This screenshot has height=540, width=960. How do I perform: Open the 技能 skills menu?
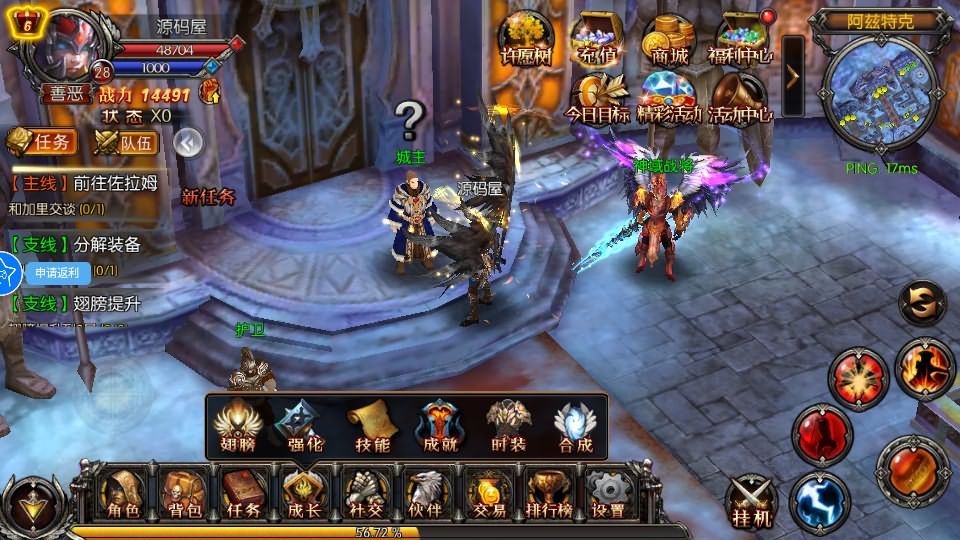pos(372,426)
